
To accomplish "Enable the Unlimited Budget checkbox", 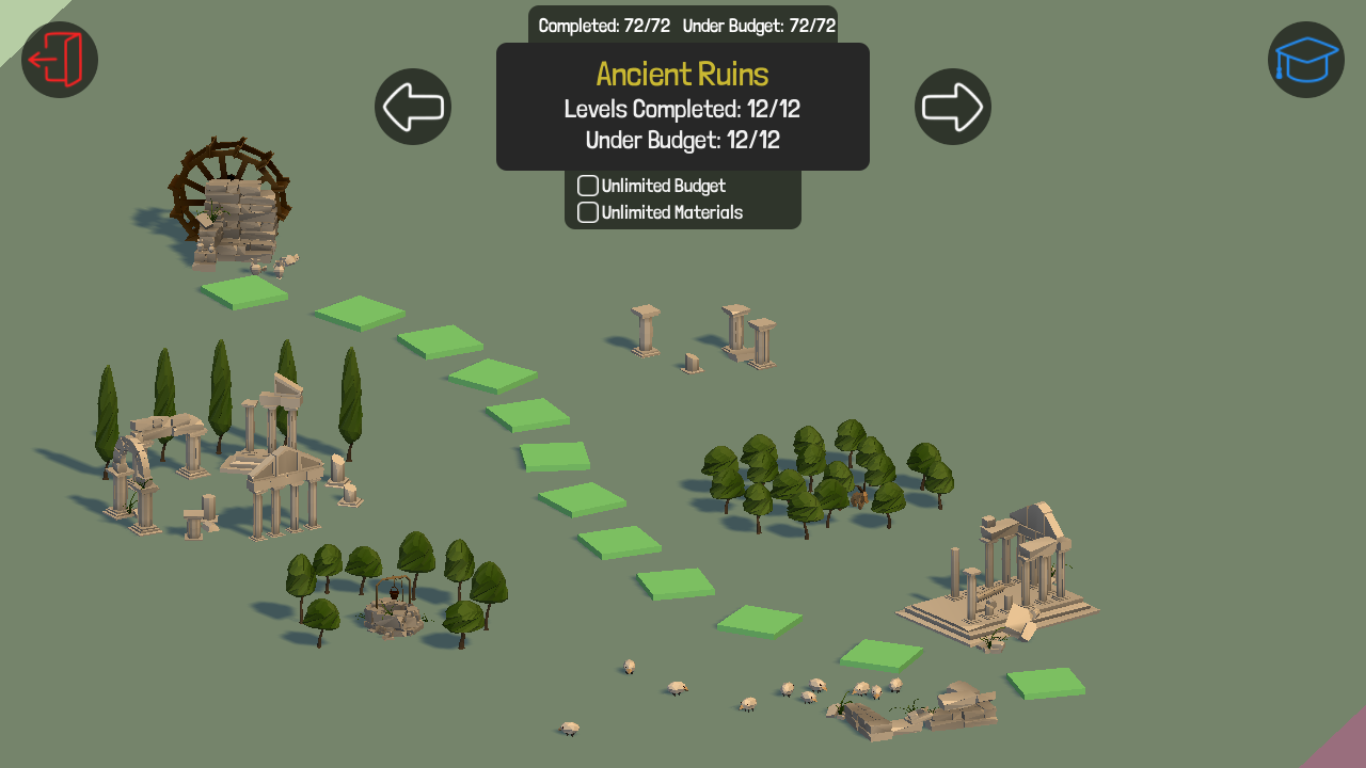I will (588, 186).
